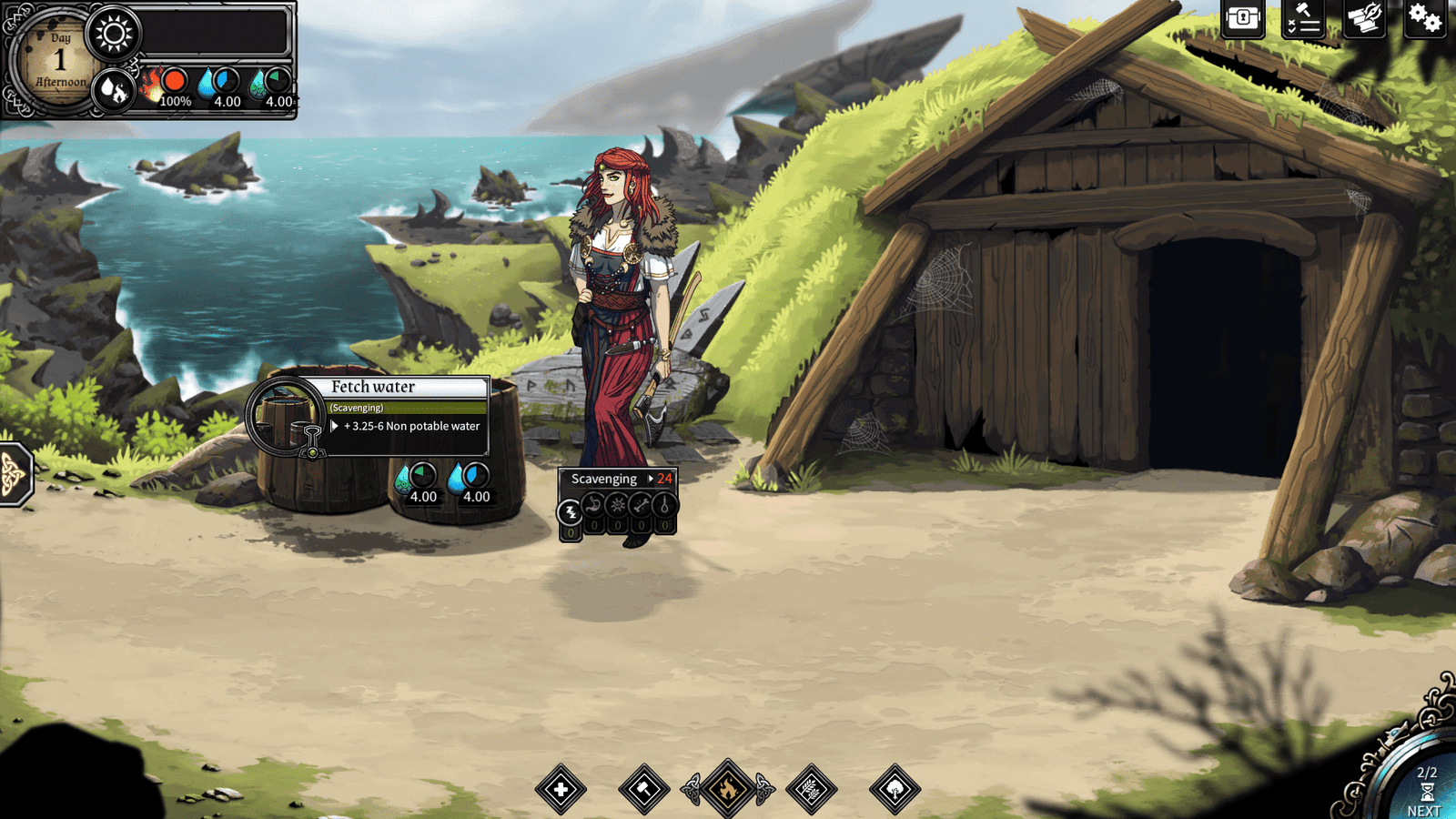Screen dimensions: 1456x819
Task: Open the Celtic knot side tab
Action: click(x=13, y=474)
